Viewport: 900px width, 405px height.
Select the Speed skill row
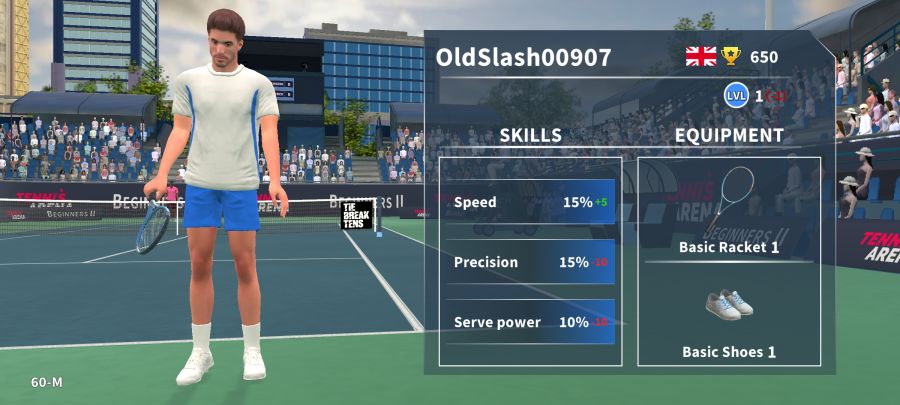530,202
